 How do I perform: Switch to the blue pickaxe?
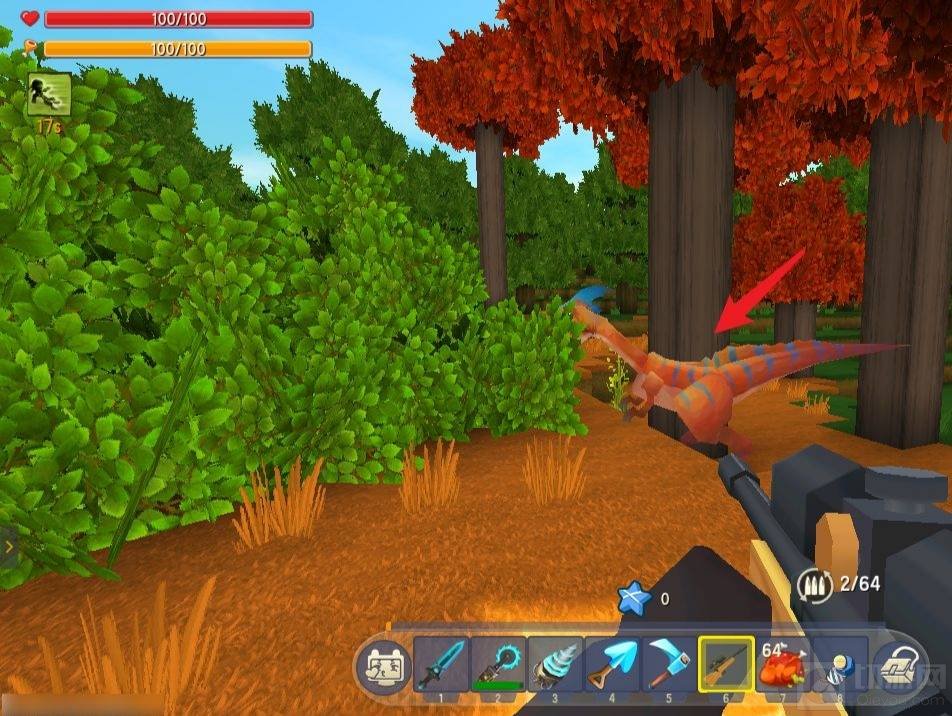pos(669,664)
